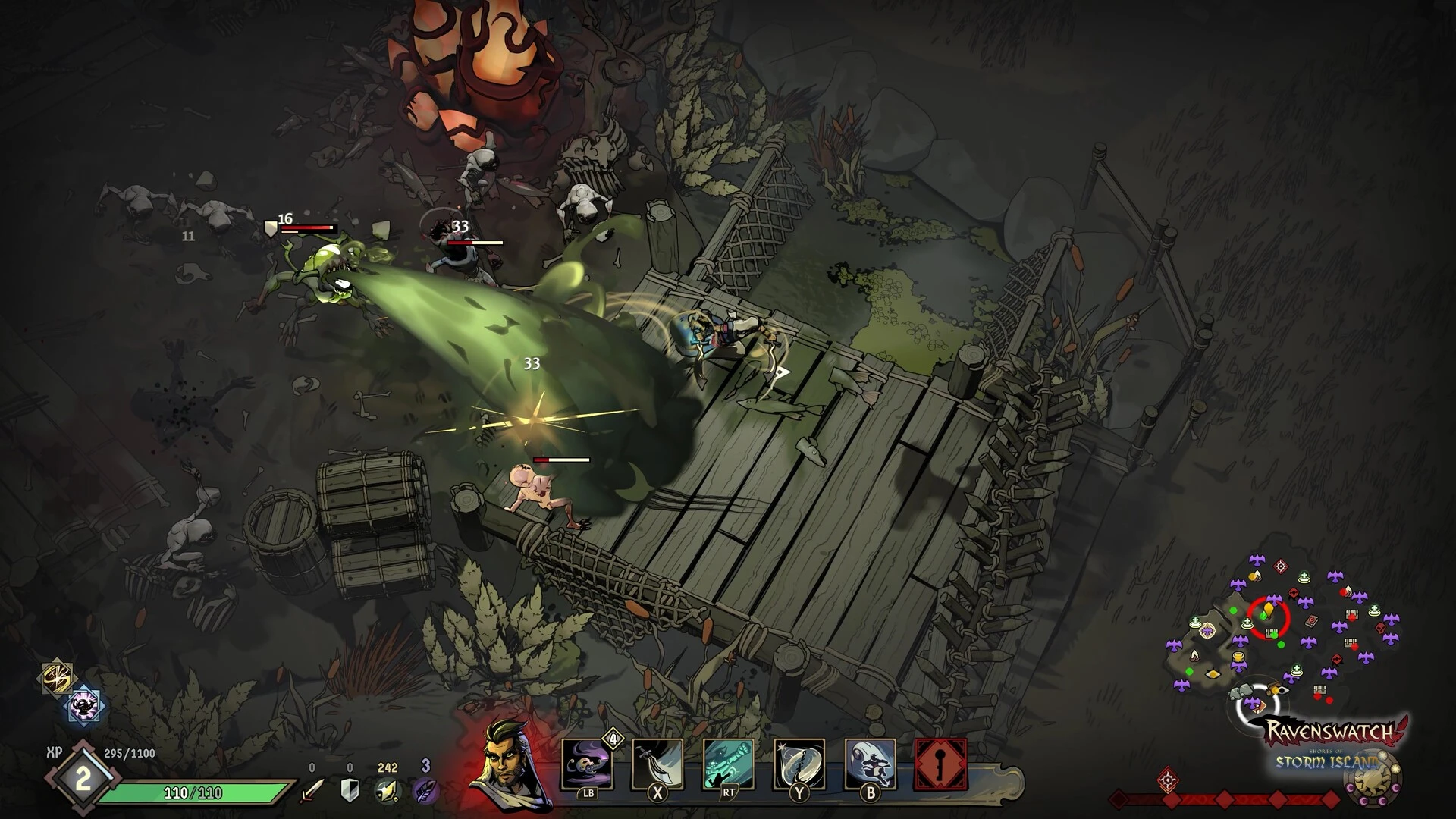Click the sword attack stat icon
Viewport: 1456px width, 819px height.
coord(312,790)
